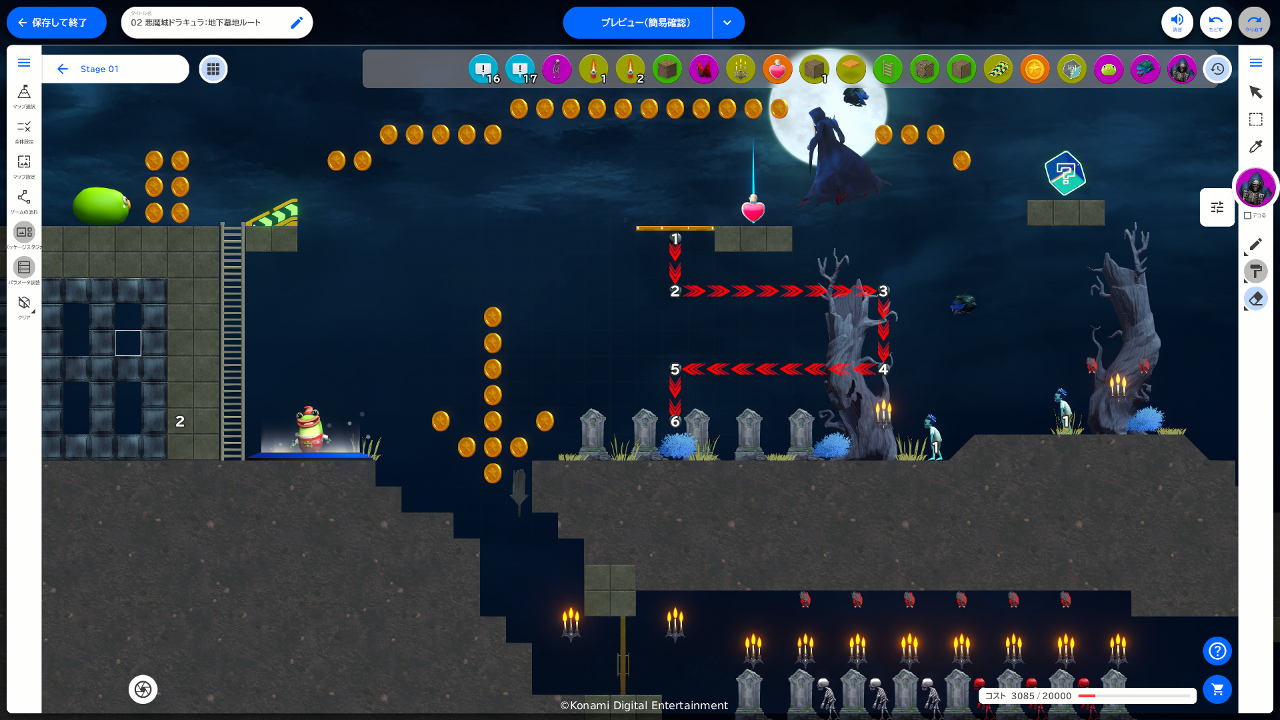
Task: Select the eraser tool
Action: [1256, 298]
